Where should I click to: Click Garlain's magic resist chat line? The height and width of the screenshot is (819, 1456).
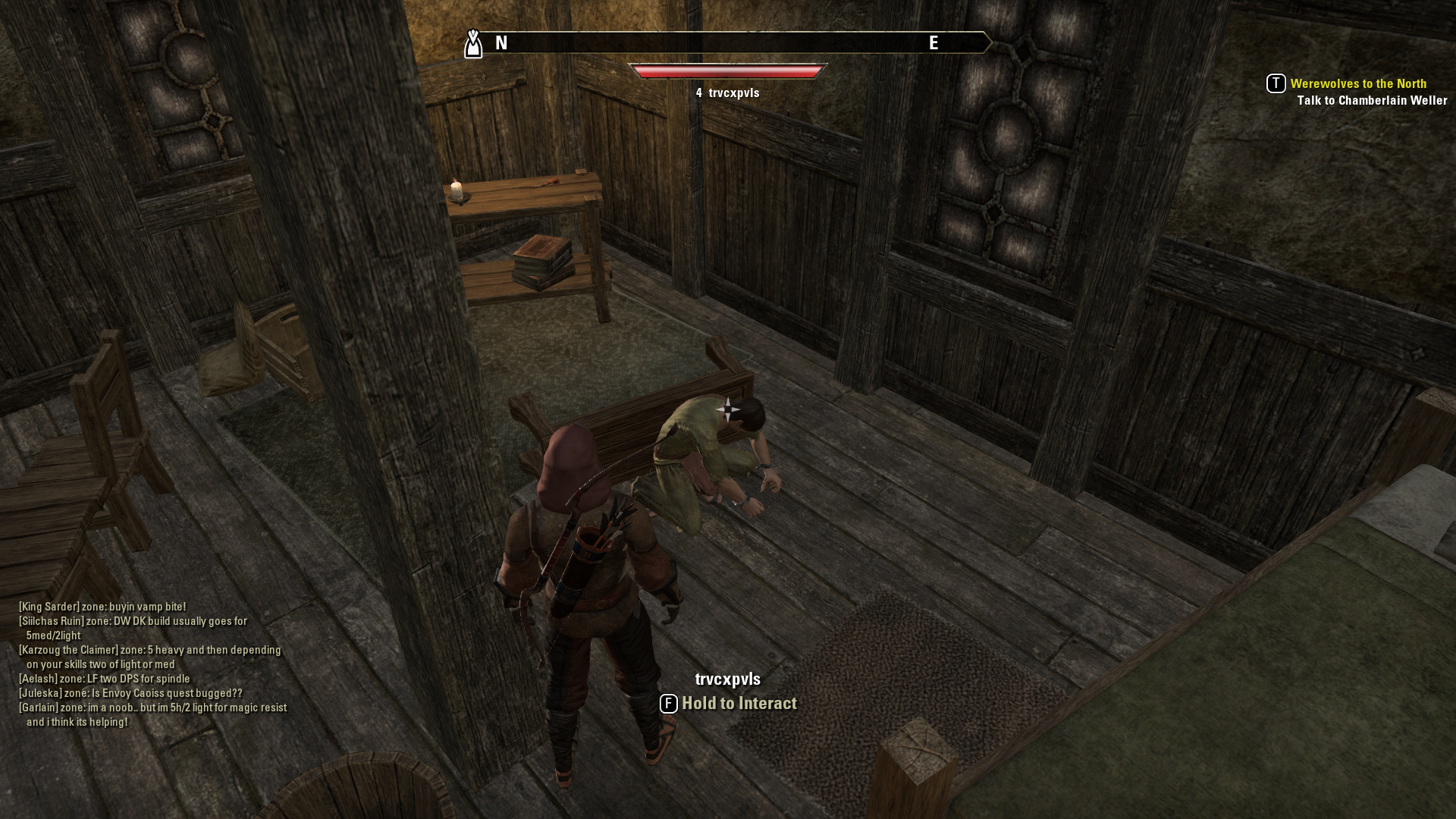coord(152,706)
